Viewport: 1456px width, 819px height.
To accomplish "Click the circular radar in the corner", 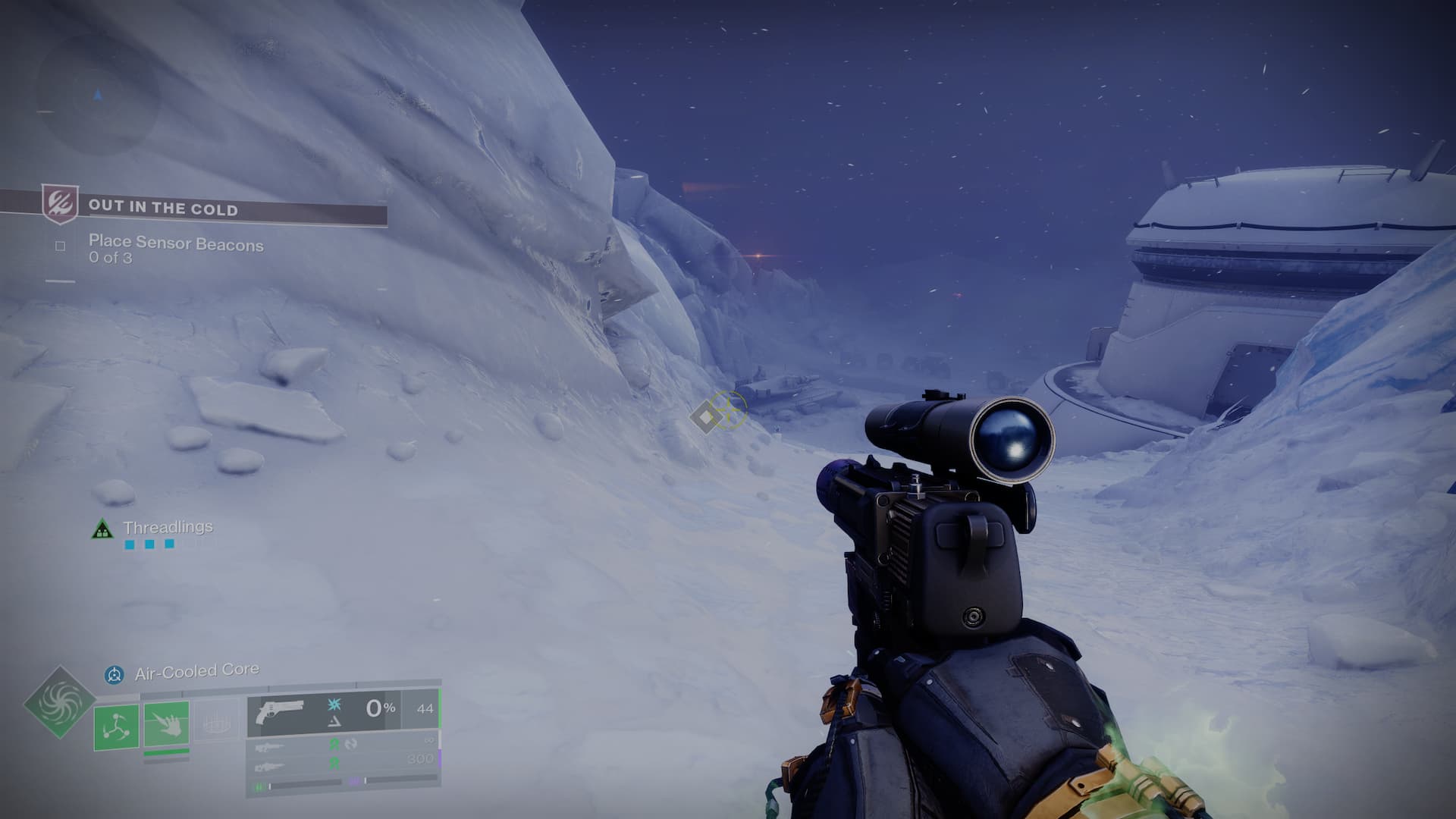I will tap(98, 96).
